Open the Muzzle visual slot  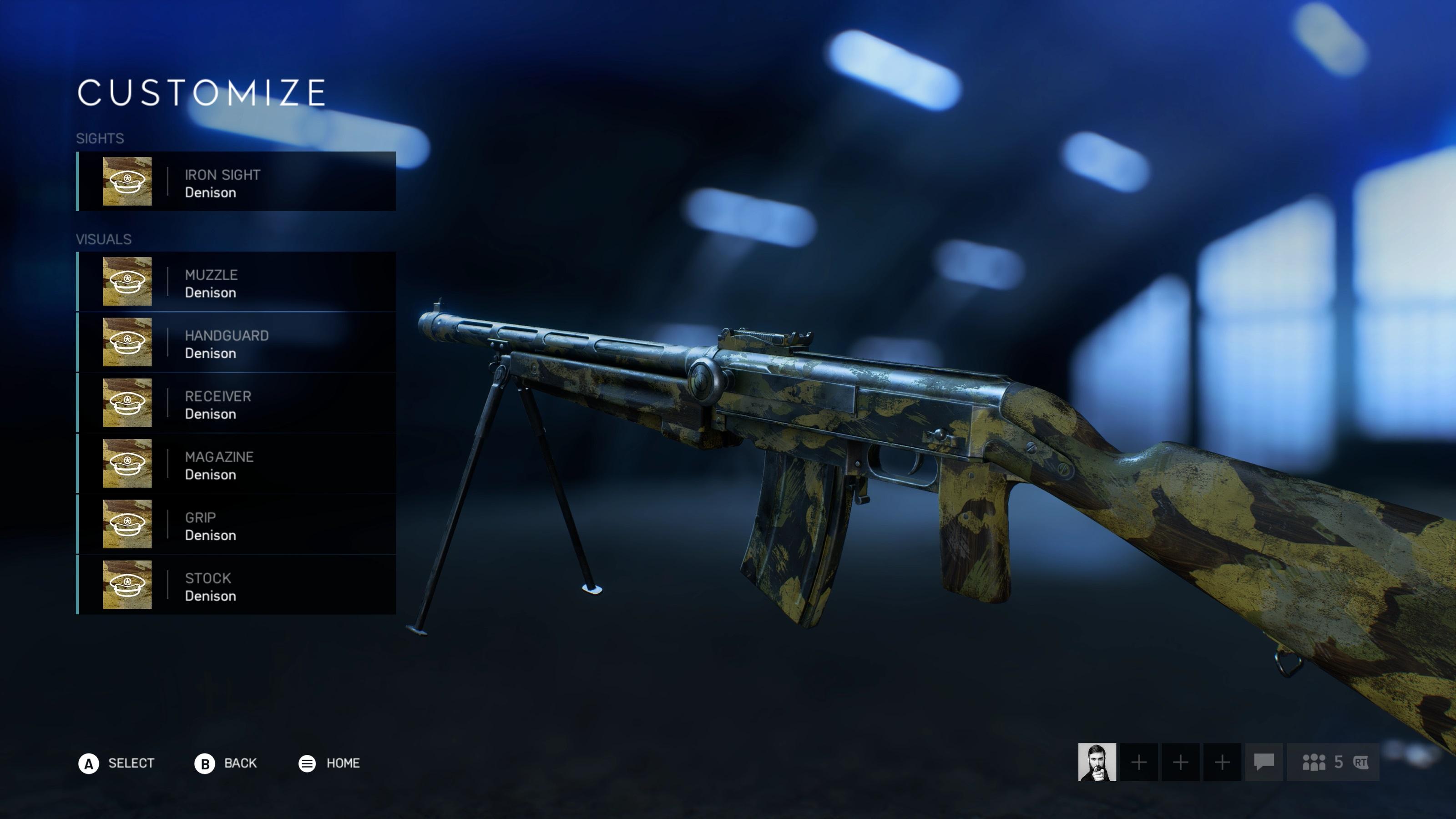coord(236,282)
